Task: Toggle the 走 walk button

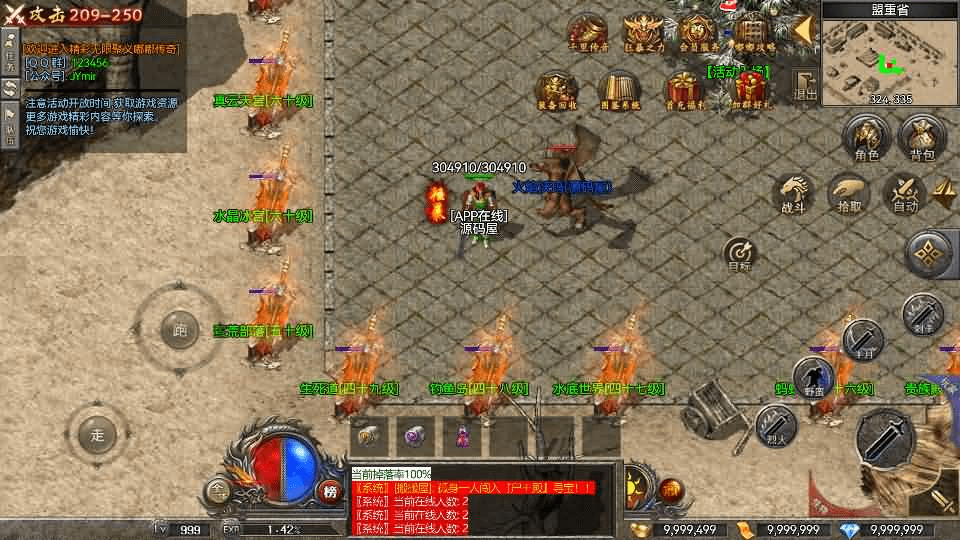Action: [x=97, y=435]
